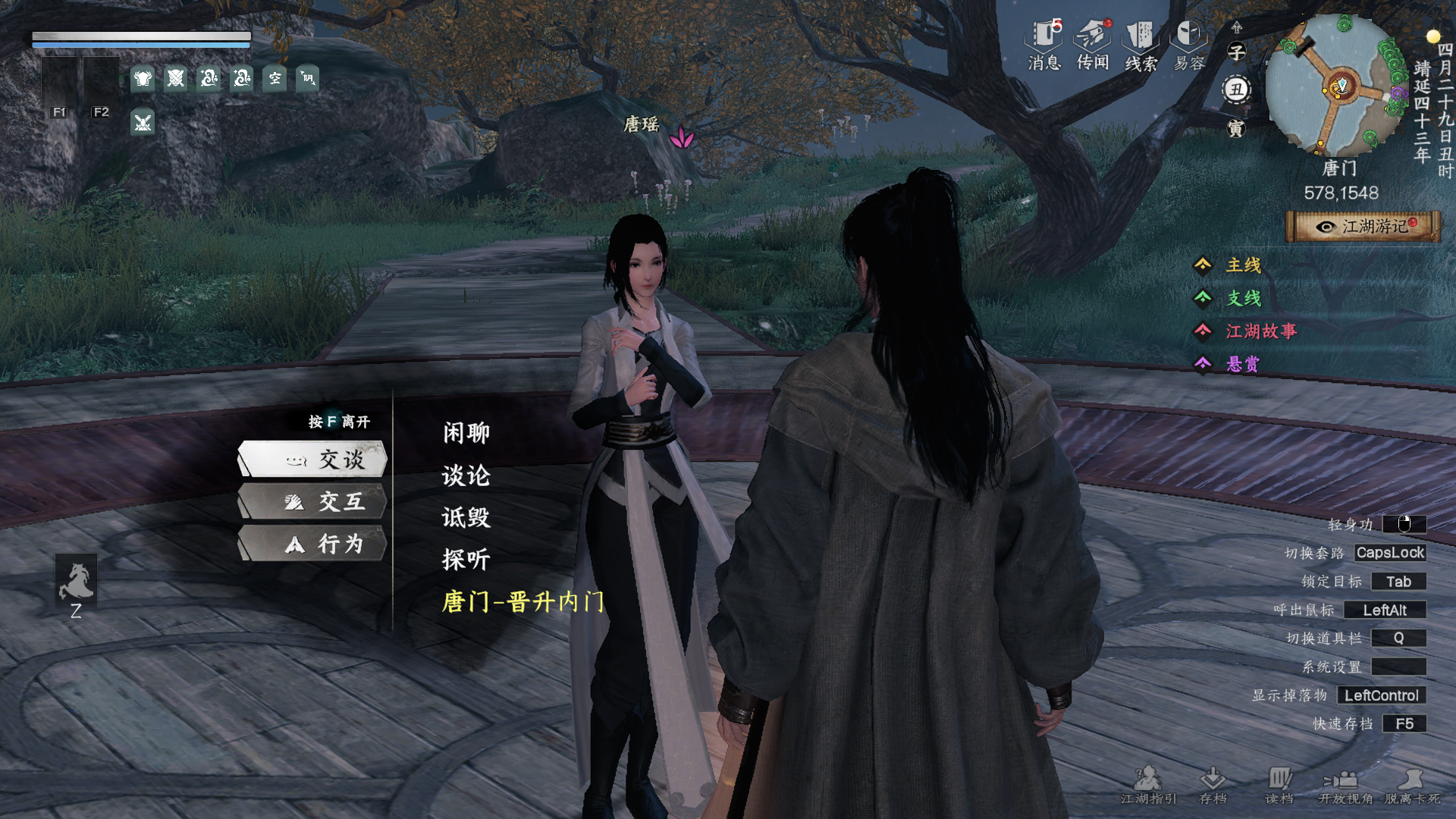Open the 消息 messages icon
1456x819 pixels.
[x=1044, y=45]
